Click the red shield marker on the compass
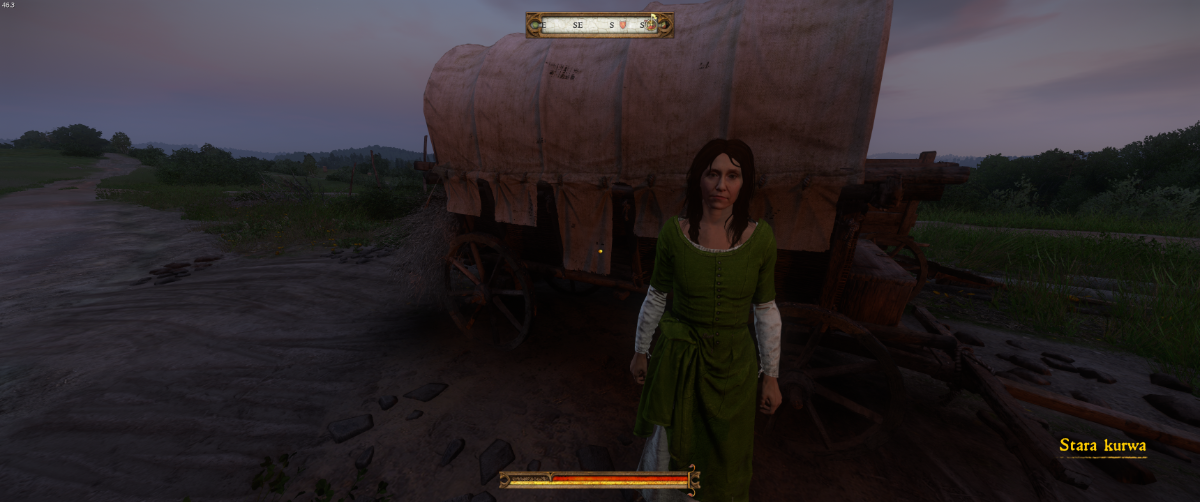The image size is (1200, 502). (623, 24)
